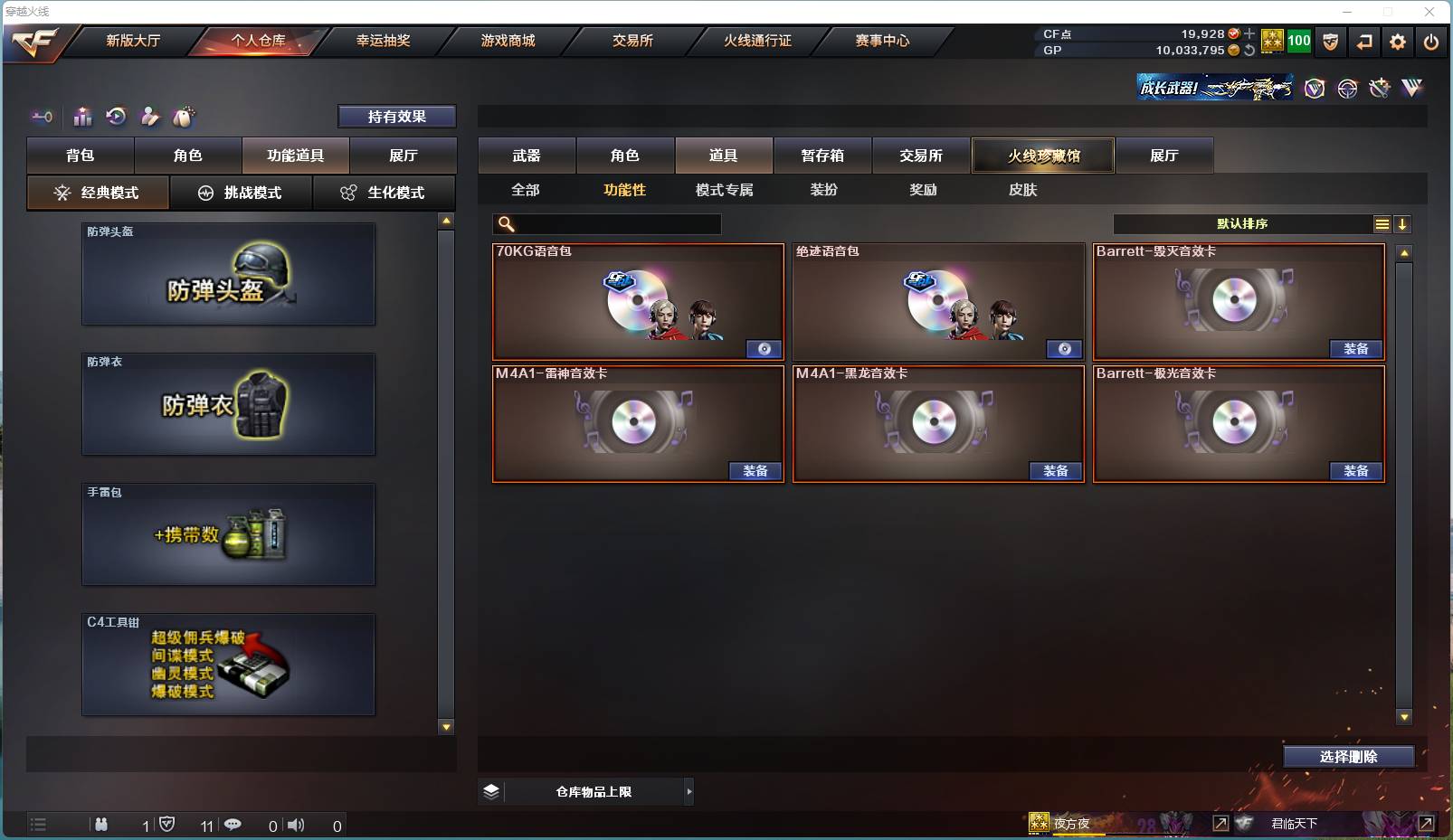Viewport: 1453px width, 840px height.
Task: Click the mouse/sparkle icon in inventory toolbar
Action: 184,117
